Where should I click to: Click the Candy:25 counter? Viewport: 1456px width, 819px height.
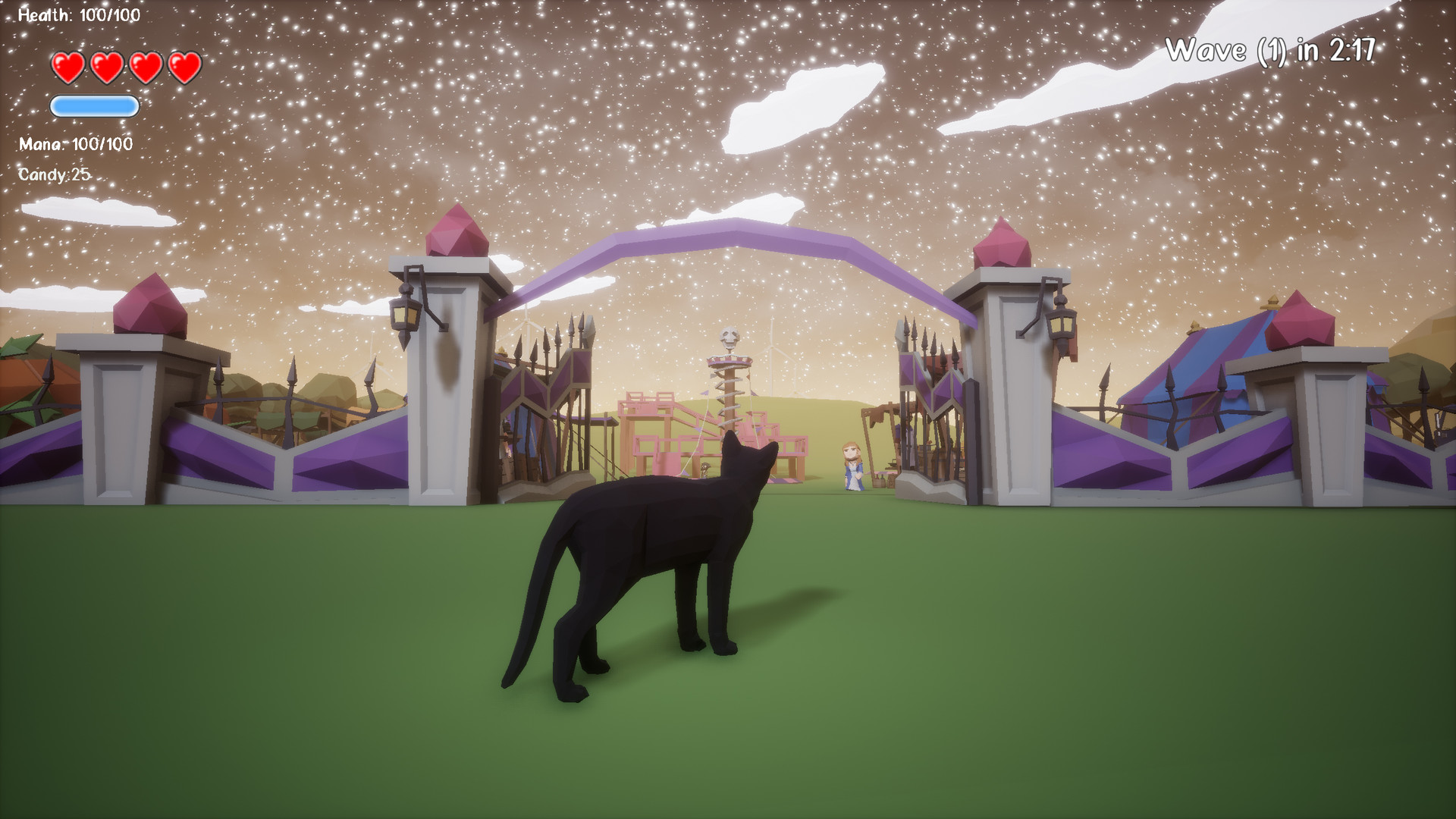point(55,174)
